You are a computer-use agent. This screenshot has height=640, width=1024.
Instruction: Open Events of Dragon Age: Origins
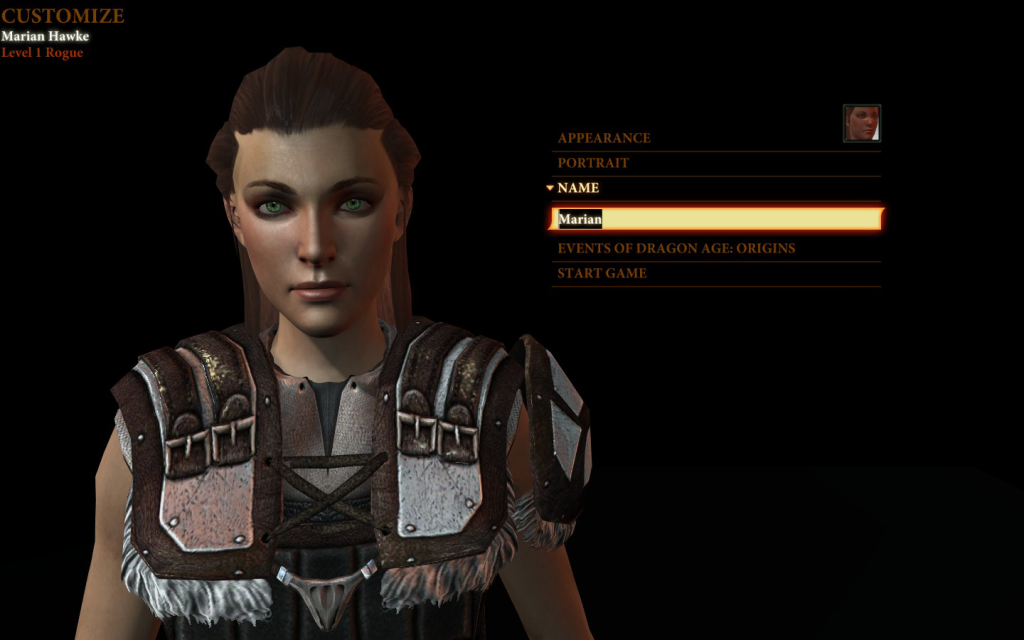coord(676,248)
